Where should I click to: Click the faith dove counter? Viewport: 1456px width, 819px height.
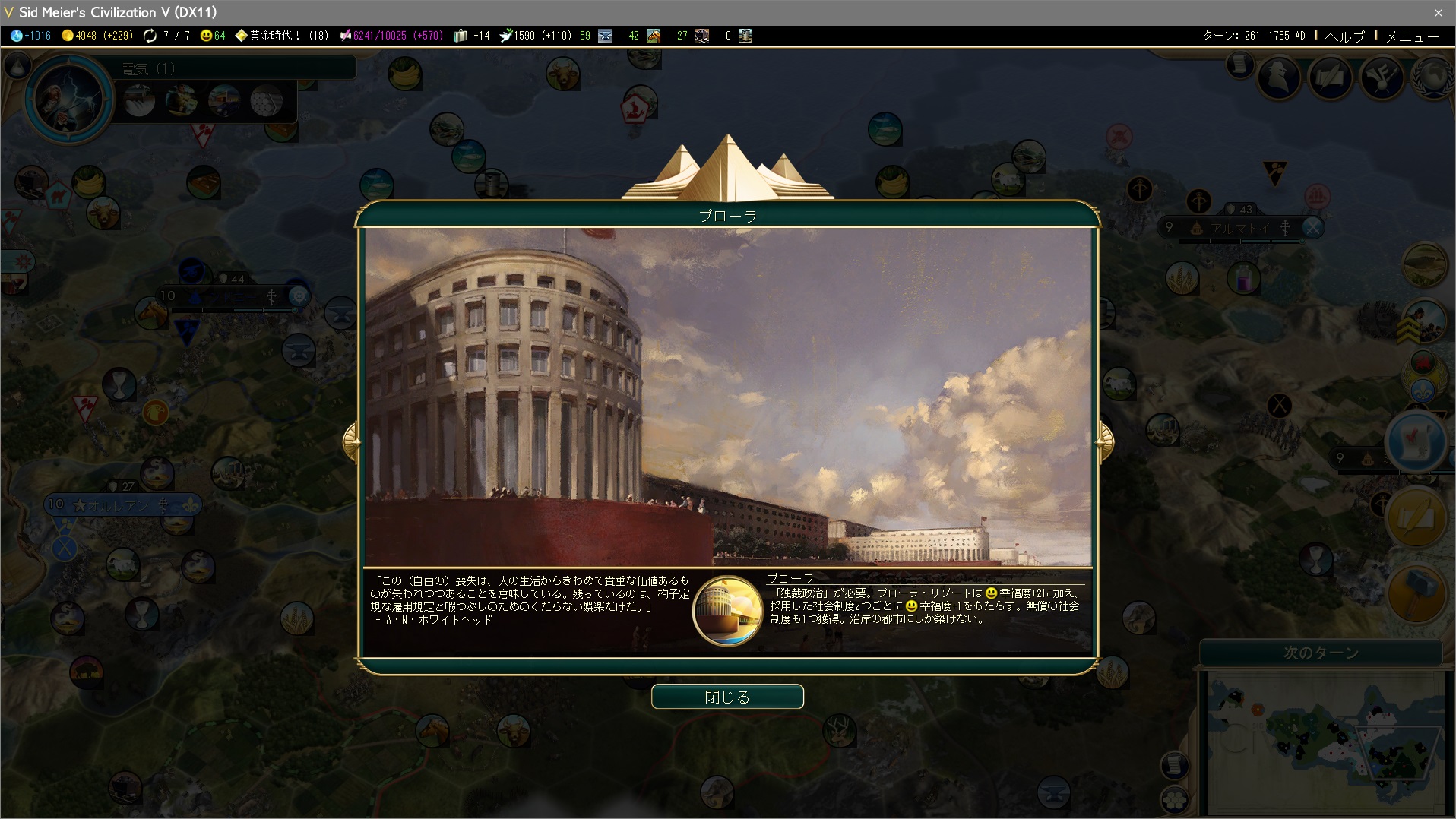tap(536, 36)
